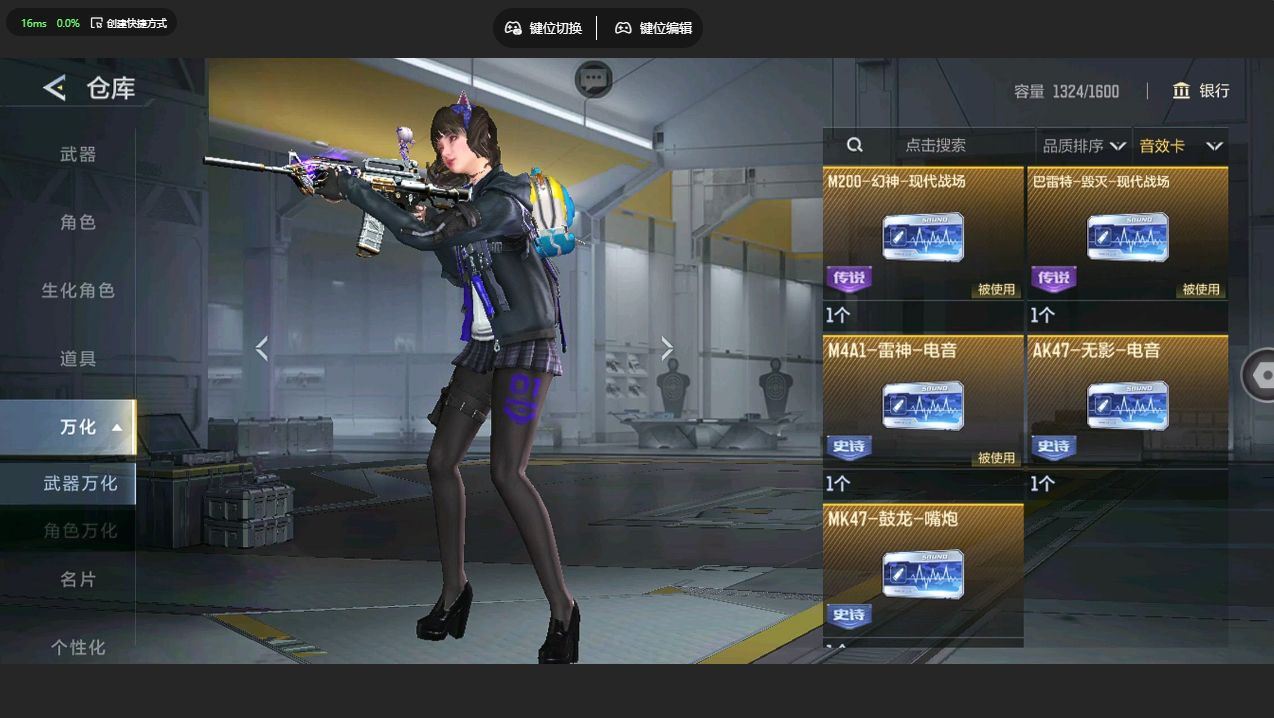Image resolution: width=1274 pixels, height=718 pixels.
Task: Open 键位编辑 in the emulator toolbar
Action: click(x=653, y=28)
